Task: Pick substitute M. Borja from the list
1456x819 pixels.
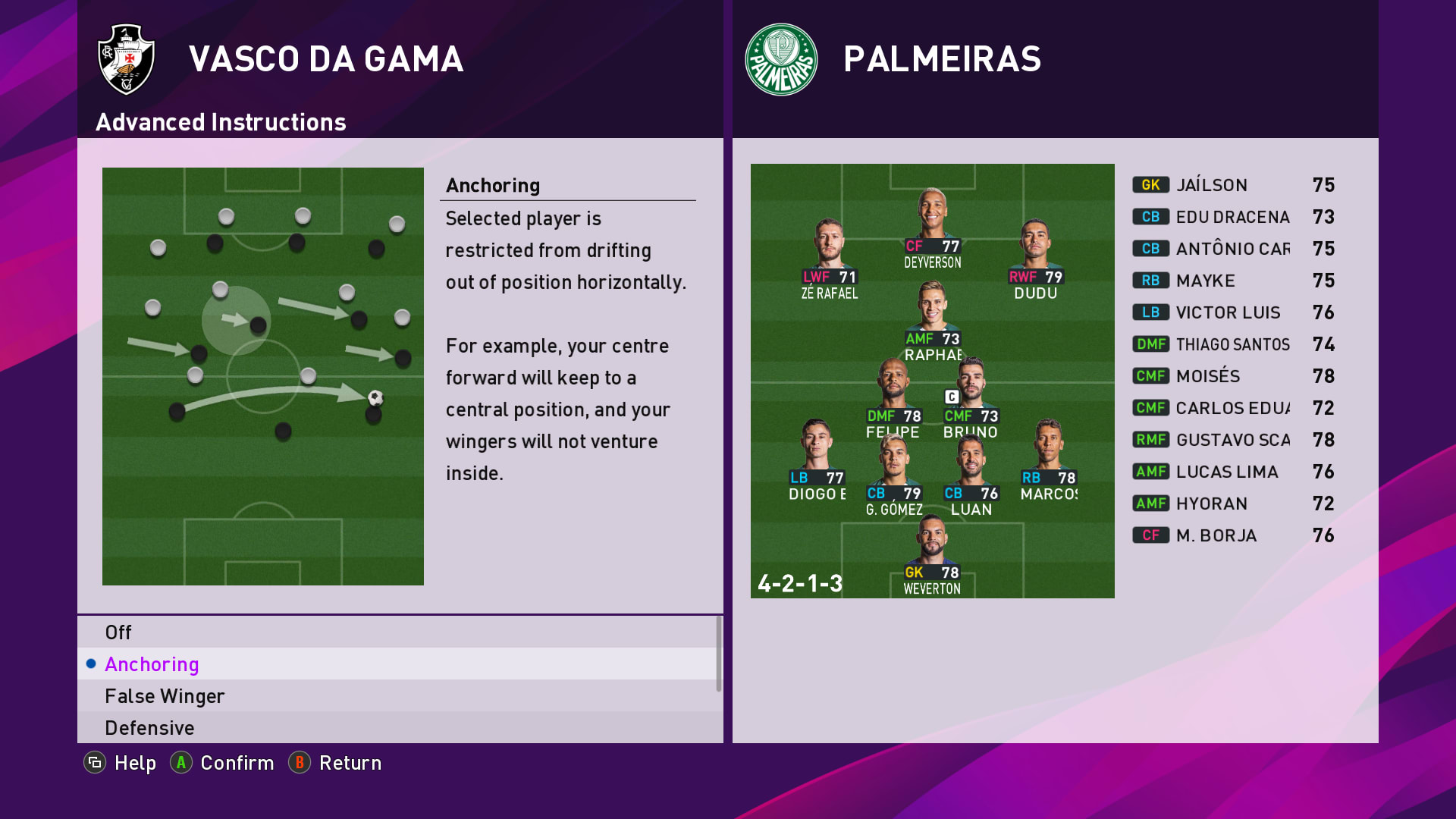Action: pos(1234,535)
